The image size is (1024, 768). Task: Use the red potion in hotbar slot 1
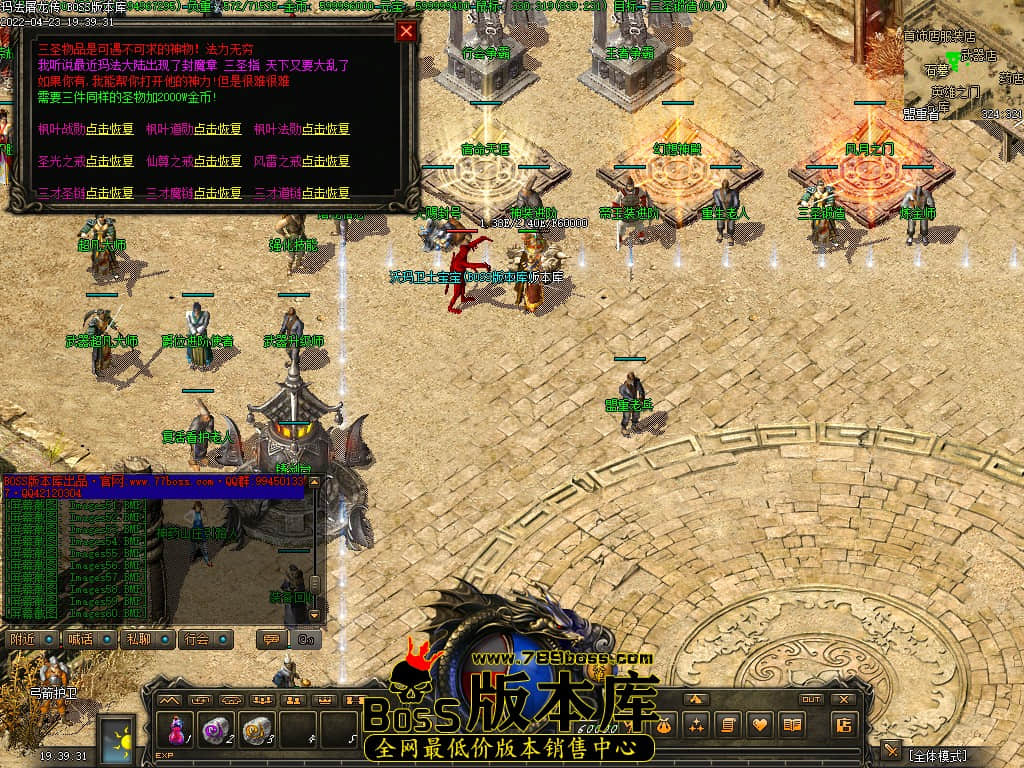(x=176, y=730)
